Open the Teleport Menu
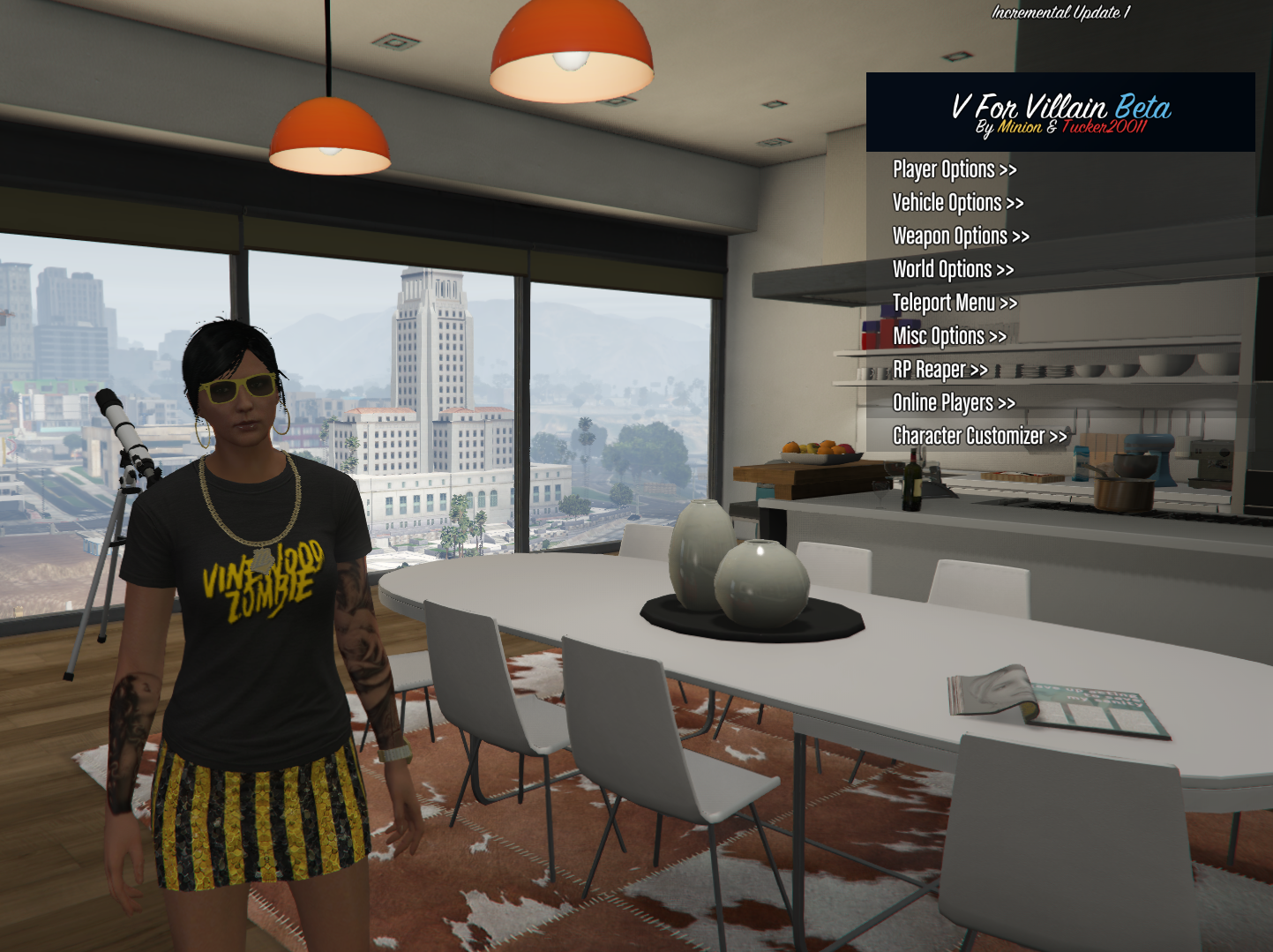This screenshot has height=952, width=1273. point(955,304)
